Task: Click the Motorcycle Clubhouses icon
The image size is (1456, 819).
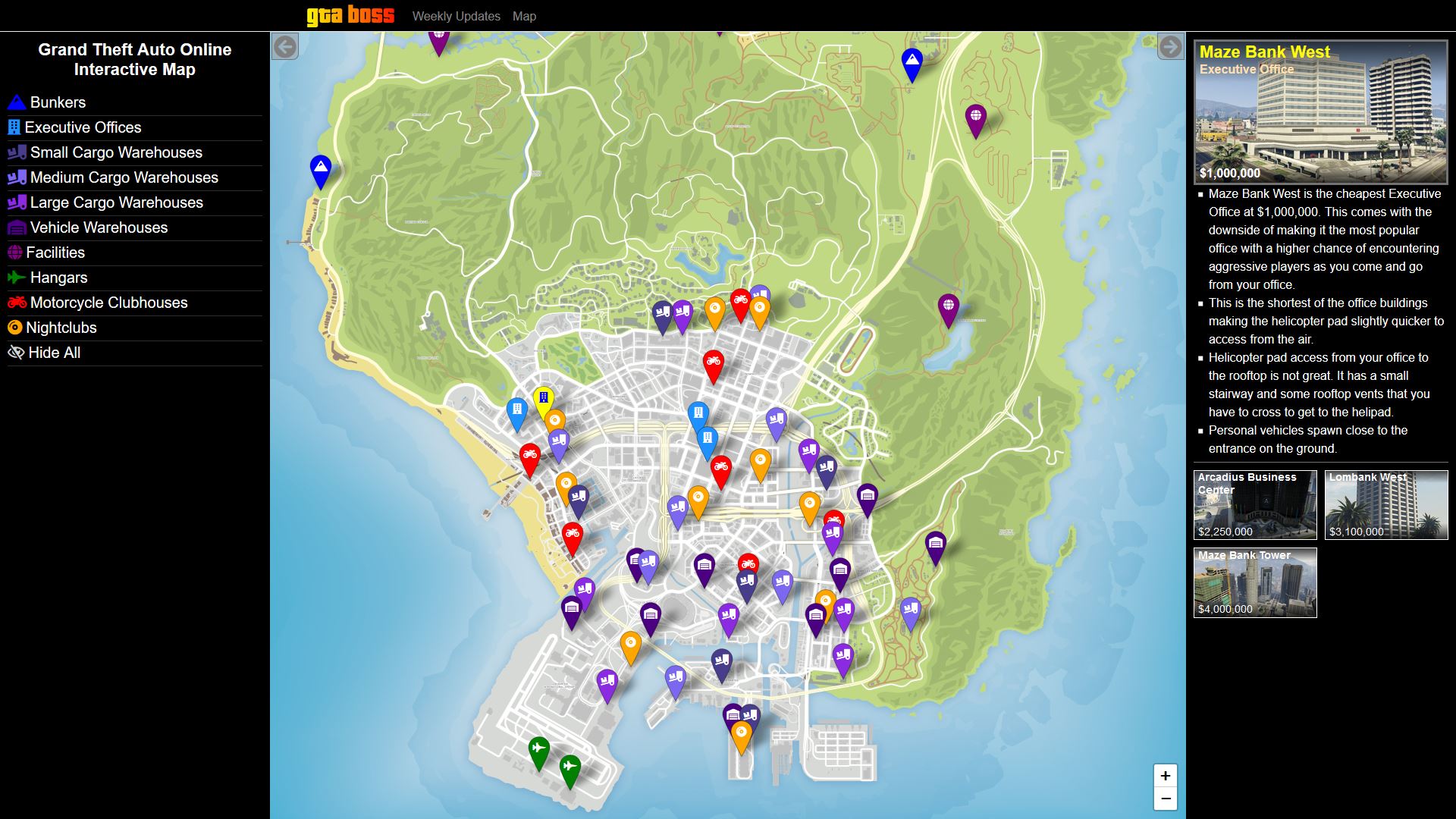Action: pyautogui.click(x=17, y=303)
